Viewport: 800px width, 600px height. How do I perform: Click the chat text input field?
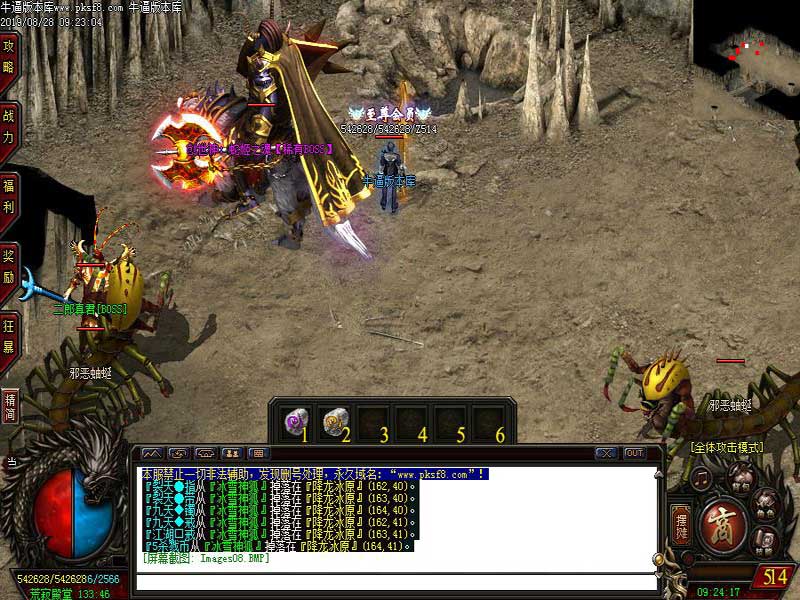point(395,581)
